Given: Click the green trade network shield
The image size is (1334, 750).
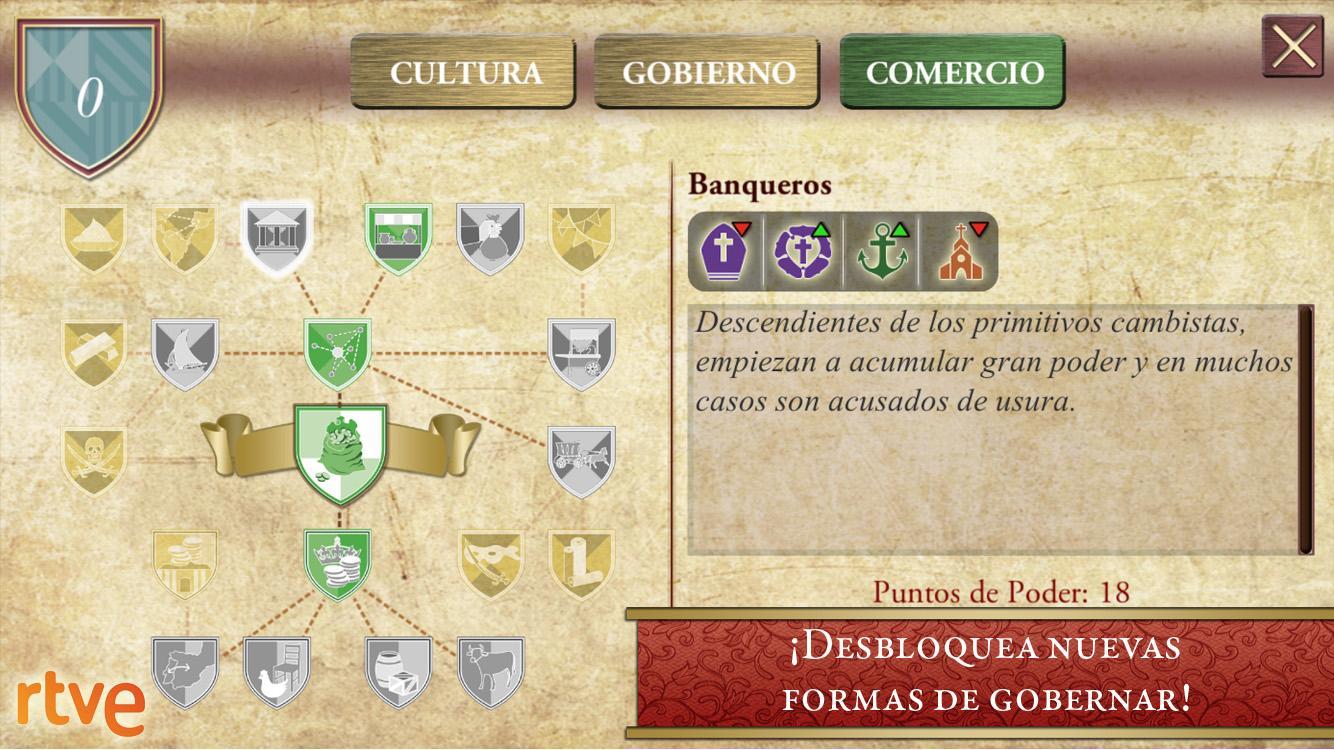Looking at the screenshot, I should [340, 350].
